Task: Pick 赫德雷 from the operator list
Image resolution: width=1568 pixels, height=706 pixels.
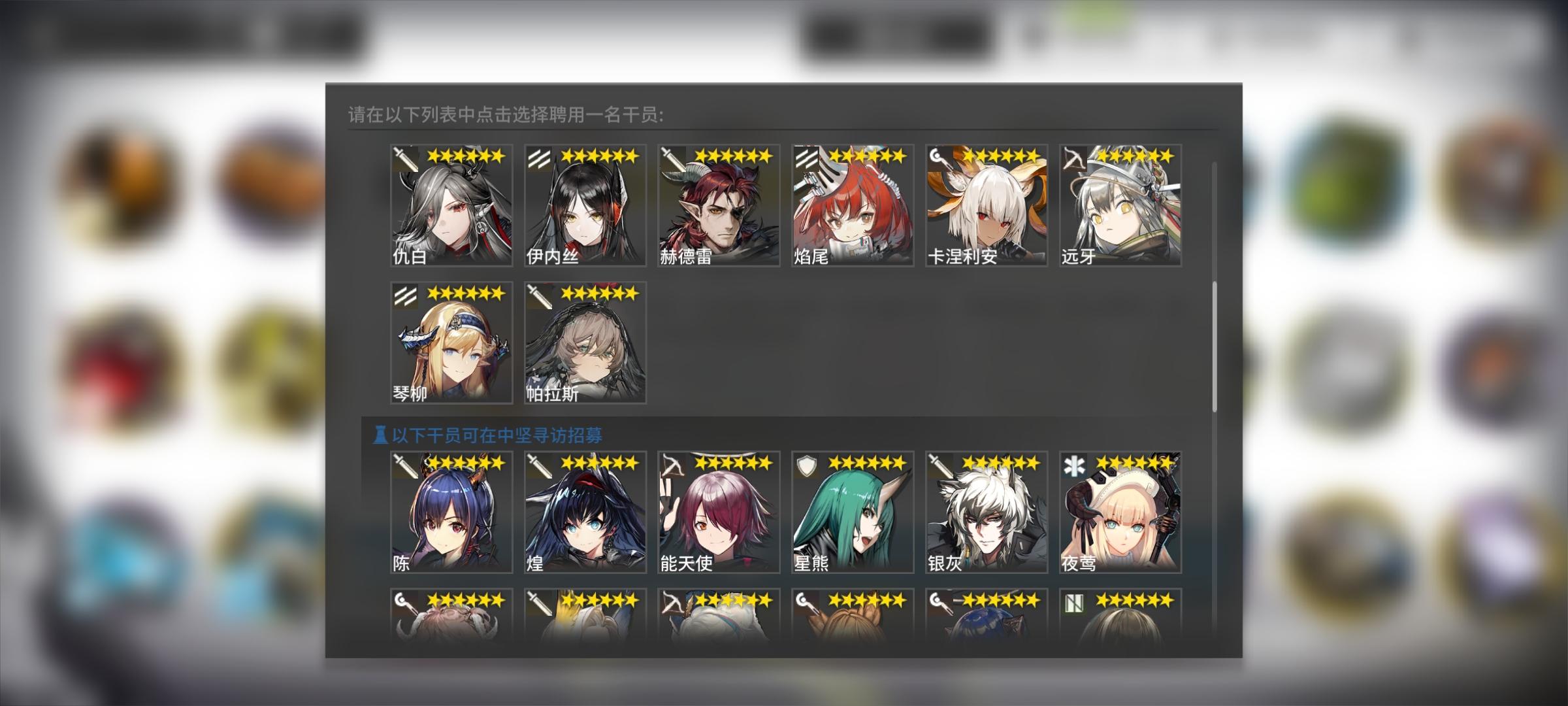Action: click(x=719, y=206)
